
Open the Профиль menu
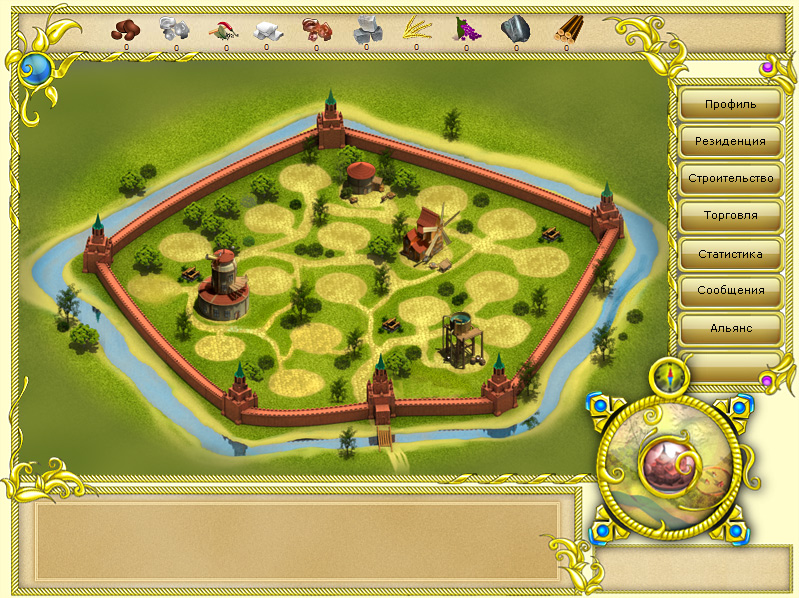(x=730, y=104)
